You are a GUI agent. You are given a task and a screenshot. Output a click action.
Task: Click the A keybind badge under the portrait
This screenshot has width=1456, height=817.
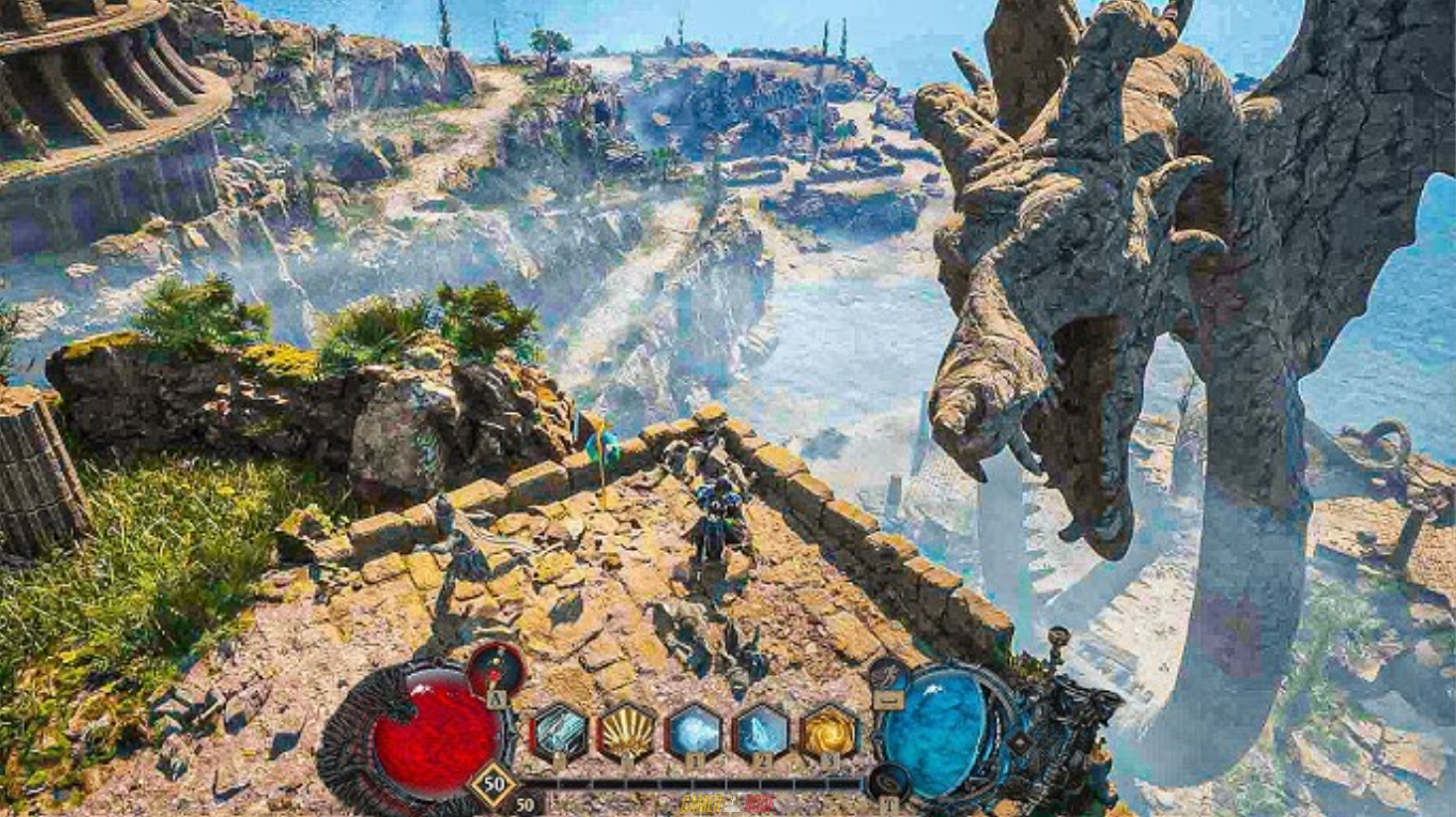point(495,698)
